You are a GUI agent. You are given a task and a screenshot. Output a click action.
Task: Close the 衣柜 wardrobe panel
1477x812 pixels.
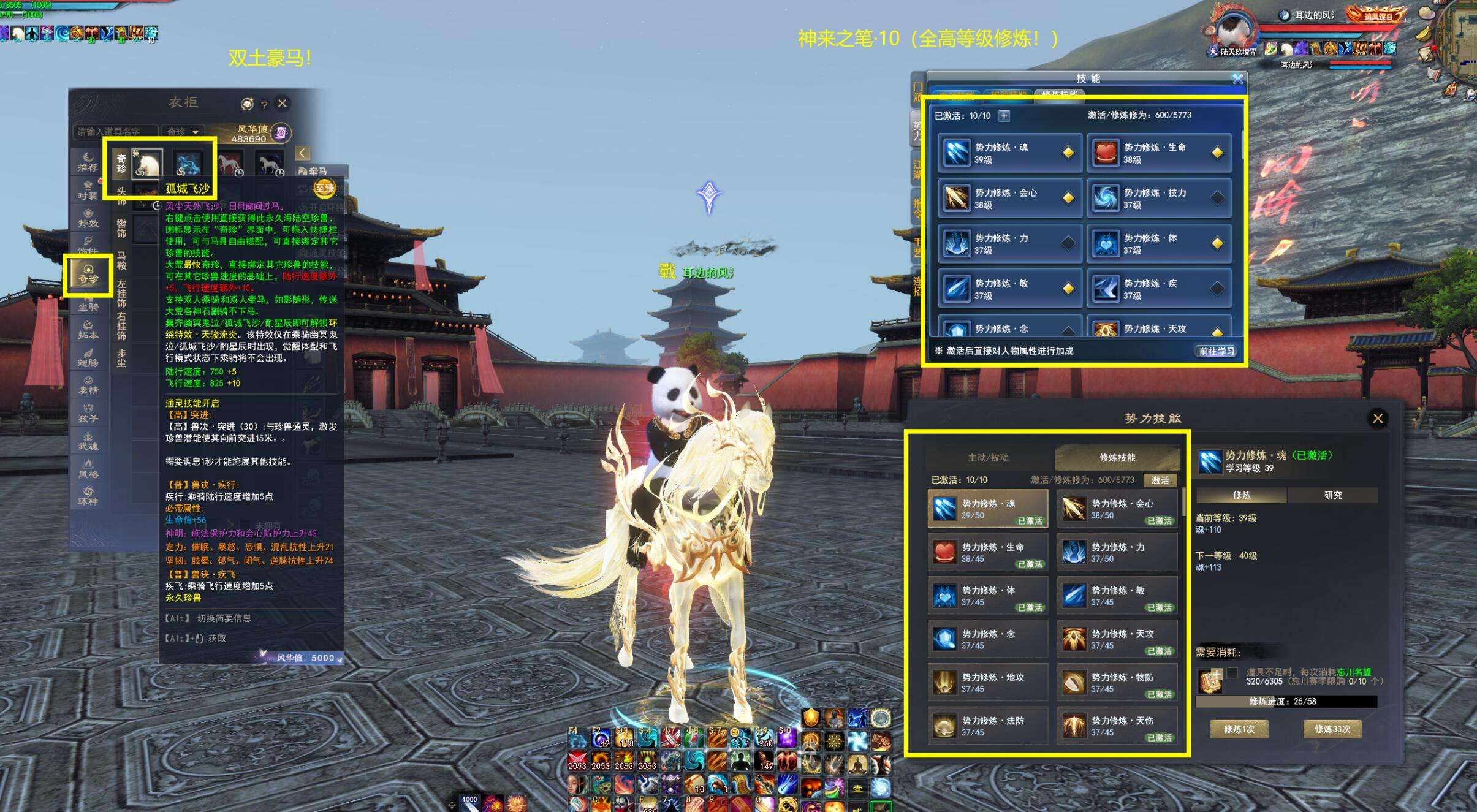point(282,104)
